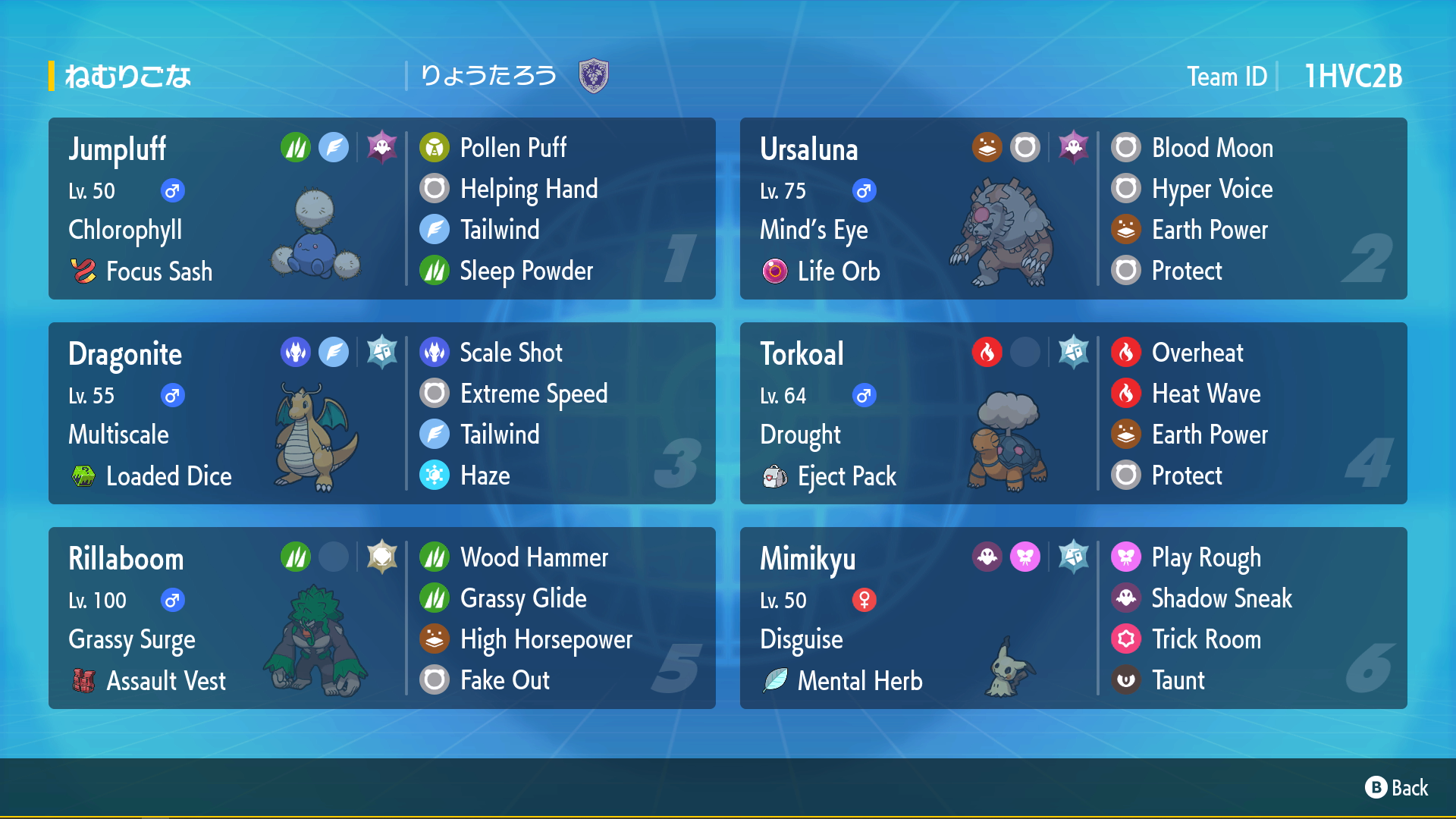1456x819 pixels.
Task: Click Jumpluff's Sleep Powder move
Action: tap(526, 271)
